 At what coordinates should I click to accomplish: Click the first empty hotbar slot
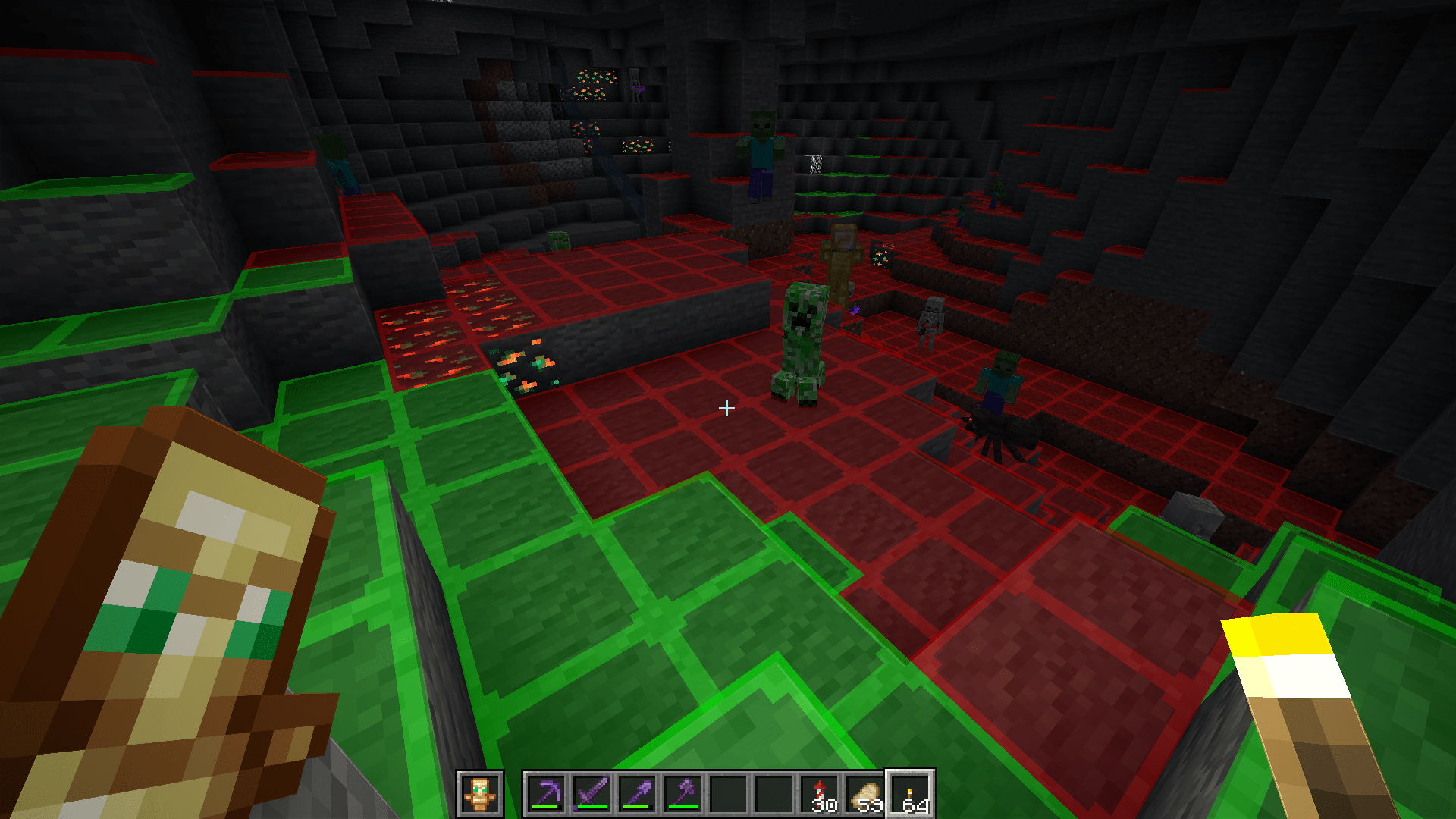point(730,792)
